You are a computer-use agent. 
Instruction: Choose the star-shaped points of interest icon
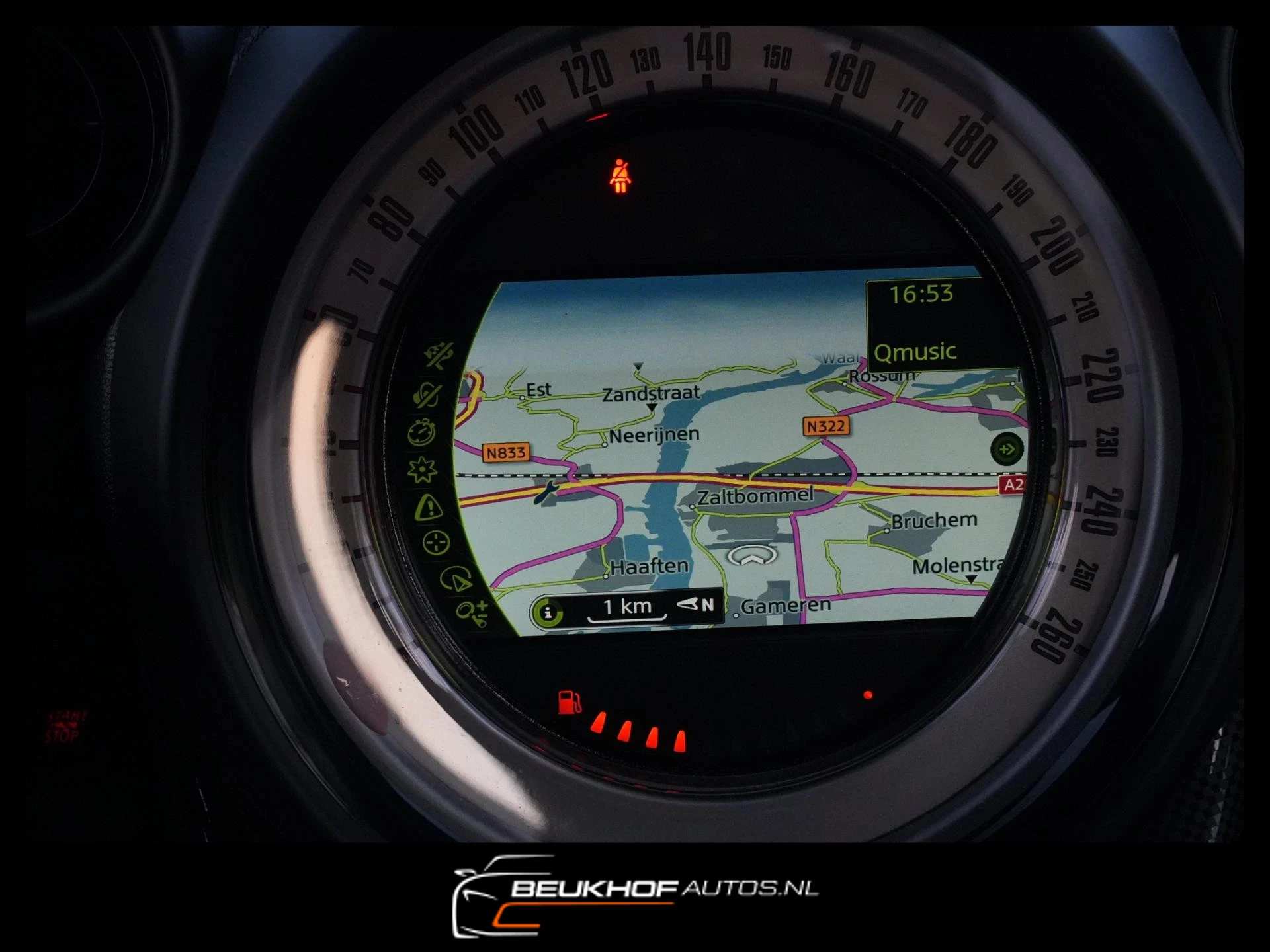pyautogui.click(x=422, y=470)
